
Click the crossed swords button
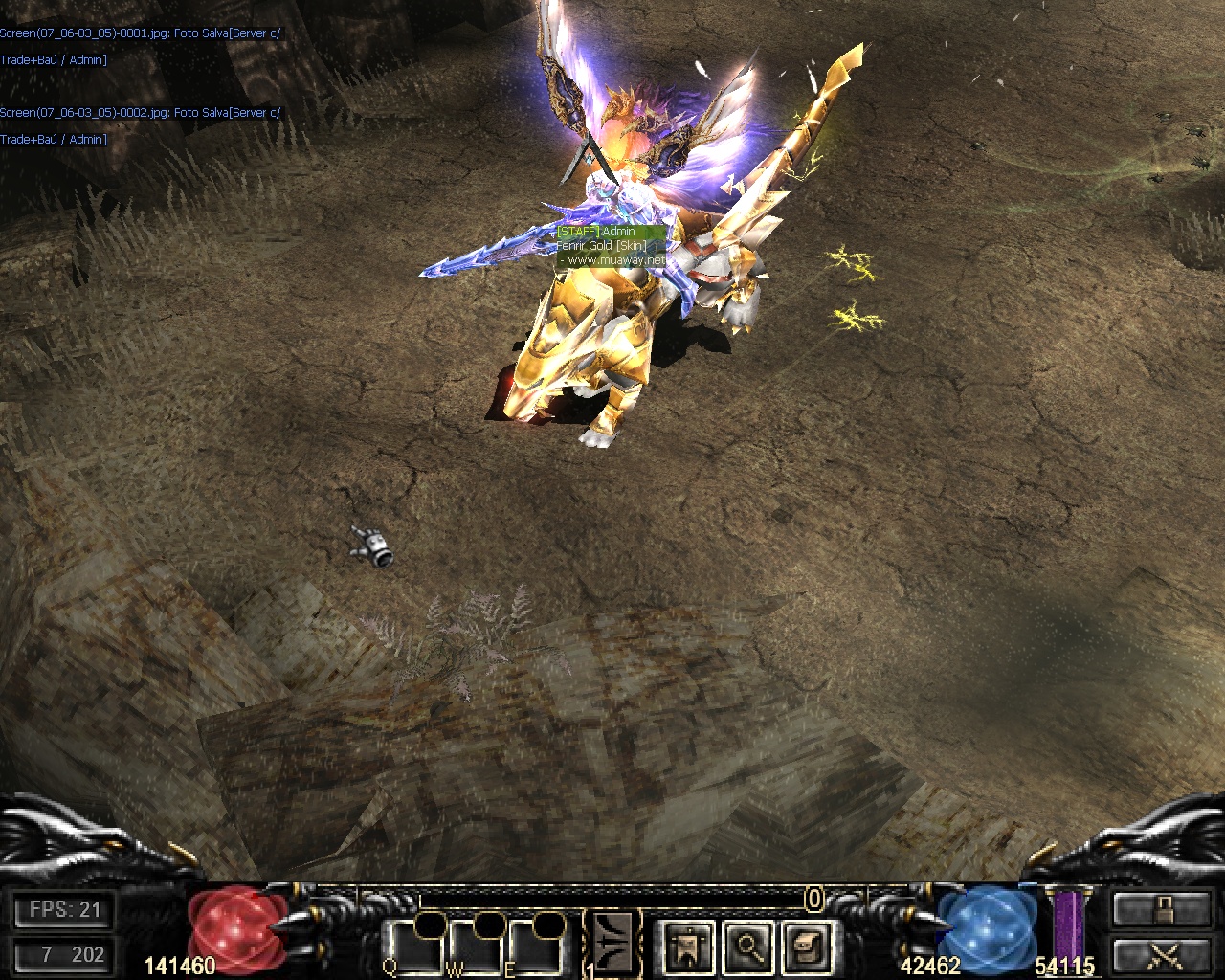pos(1162,954)
